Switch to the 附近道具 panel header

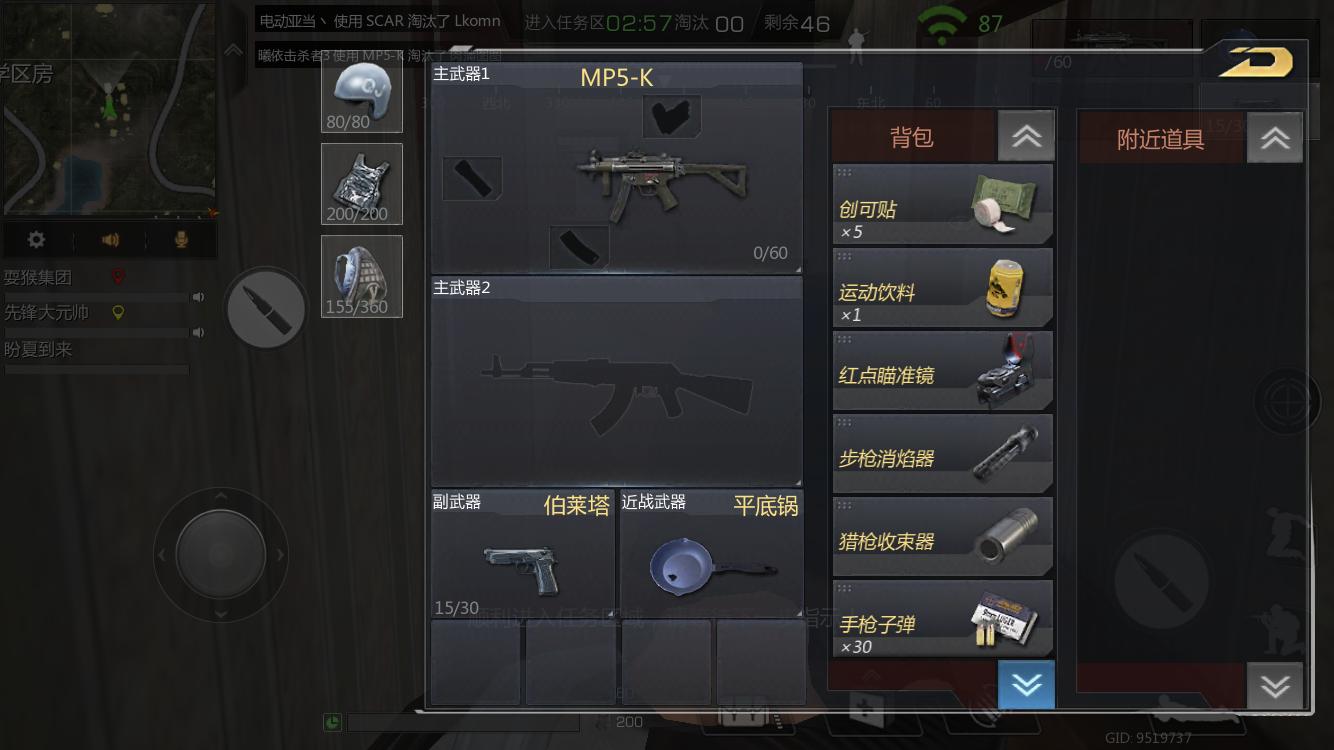[x=1160, y=137]
